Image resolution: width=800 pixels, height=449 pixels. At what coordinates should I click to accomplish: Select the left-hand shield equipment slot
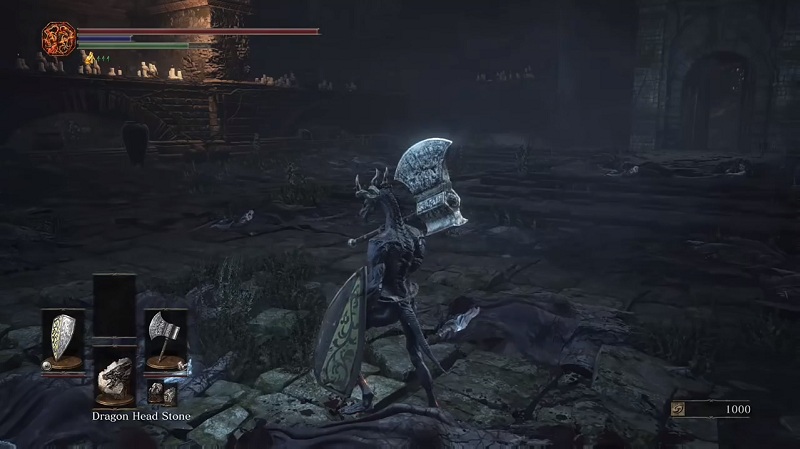coord(62,338)
